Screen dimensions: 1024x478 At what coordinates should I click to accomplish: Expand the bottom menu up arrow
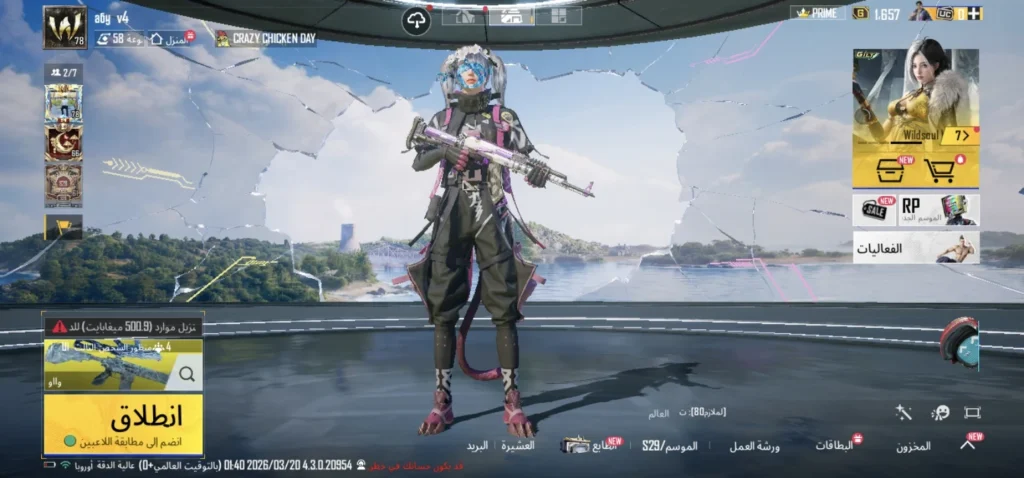tap(967, 445)
